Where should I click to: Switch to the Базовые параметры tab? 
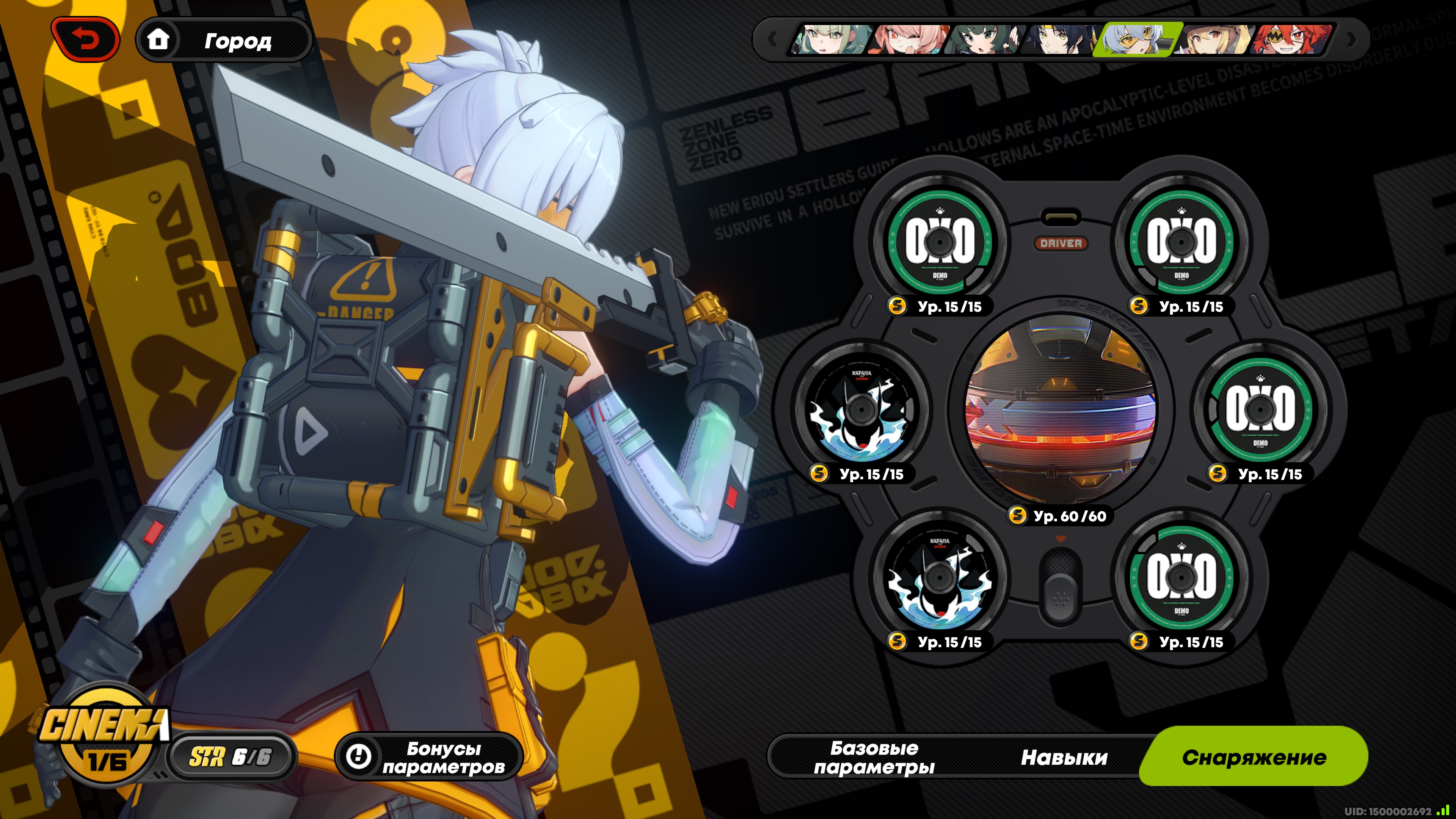click(874, 757)
